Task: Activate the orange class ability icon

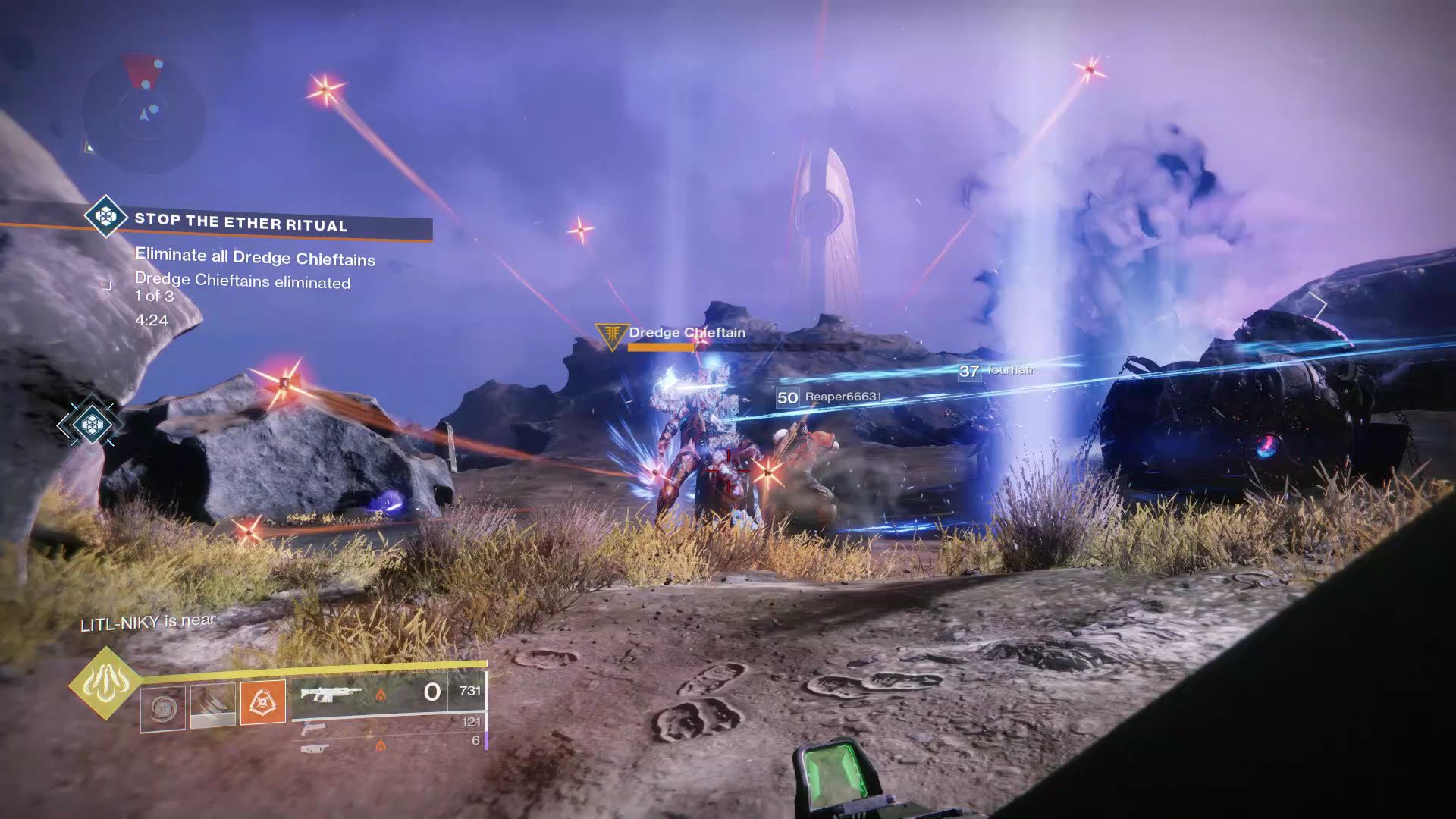Action: point(262,701)
